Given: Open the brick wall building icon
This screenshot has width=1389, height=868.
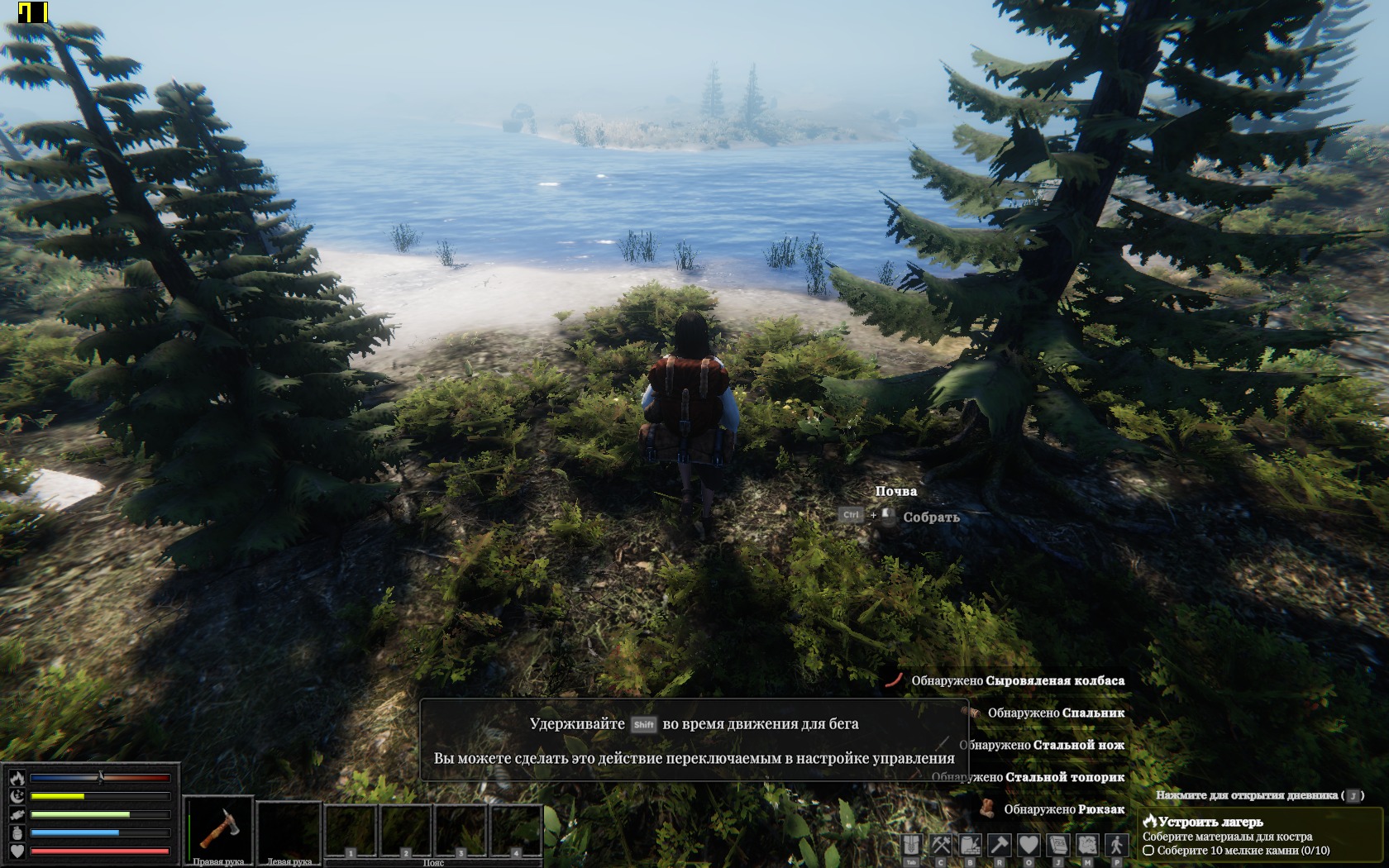Looking at the screenshot, I should [970, 845].
